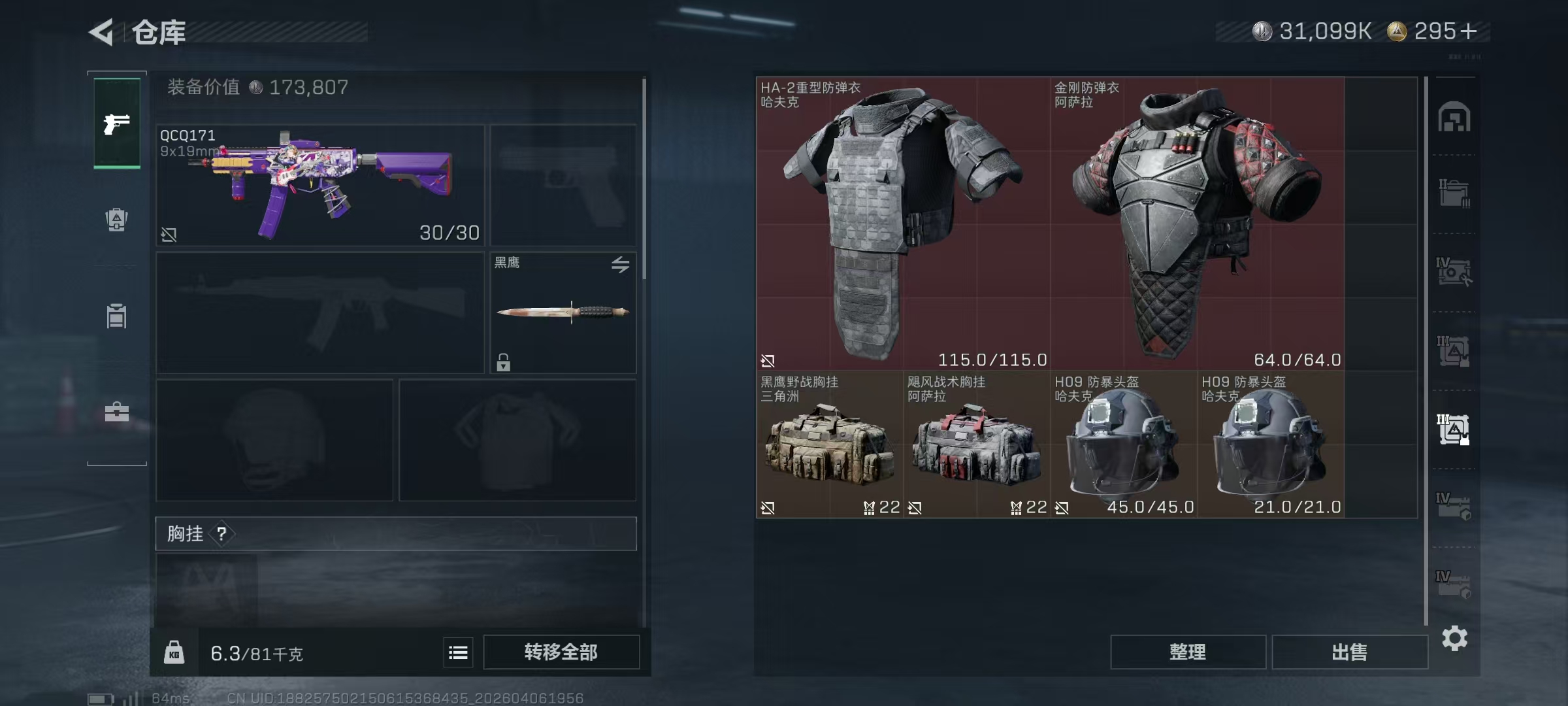Select the H09 防暴头盔 with 21.0 durability

pyautogui.click(x=1271, y=445)
